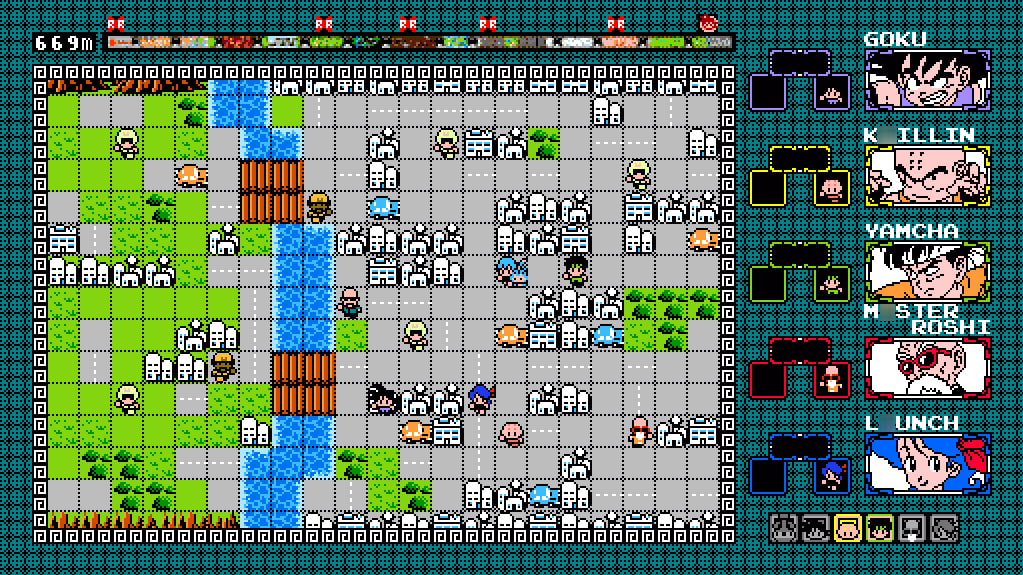The image size is (1023, 575).
Task: Select the red boss face marker
Action: coord(709,22)
